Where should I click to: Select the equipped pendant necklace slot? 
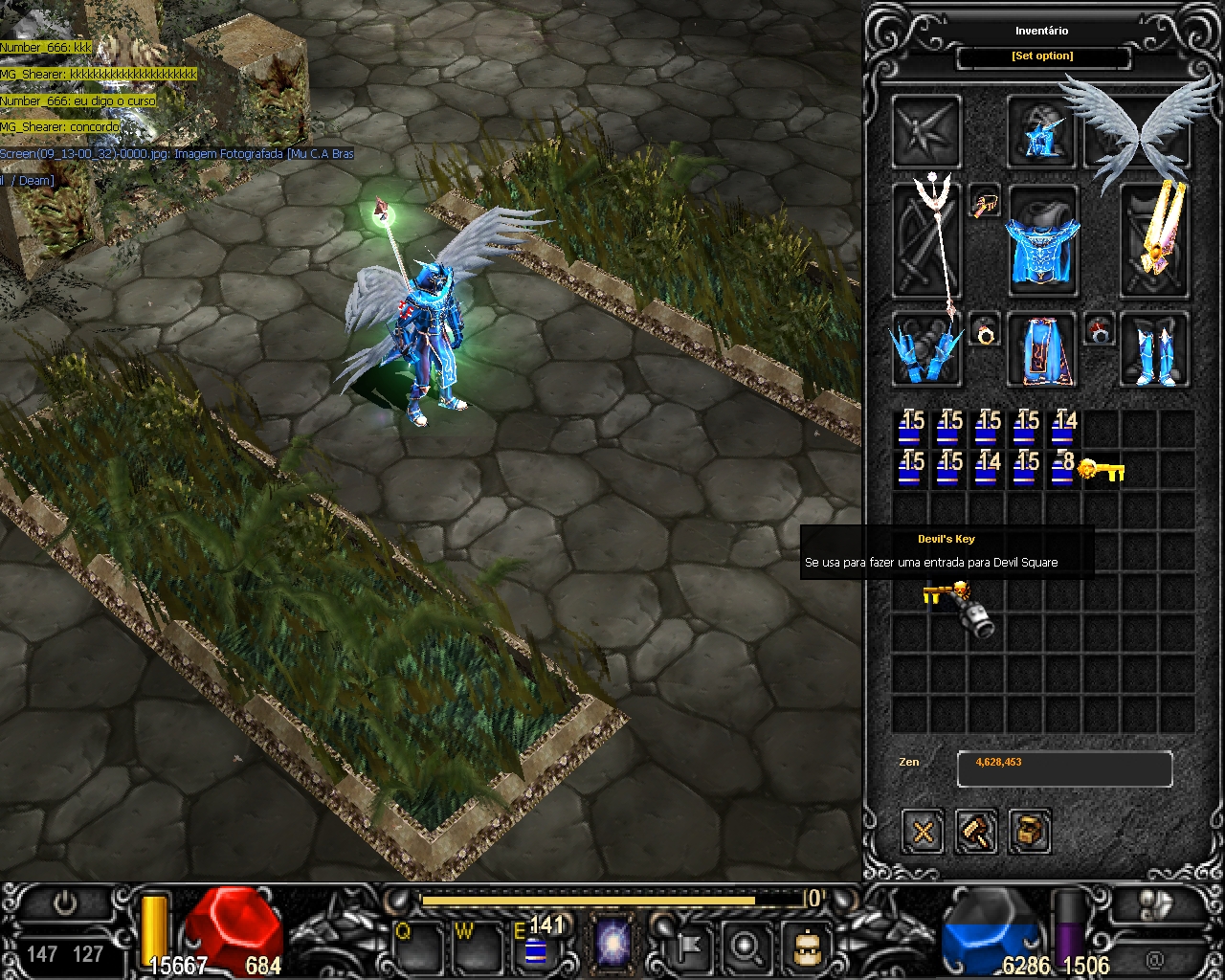click(985, 202)
